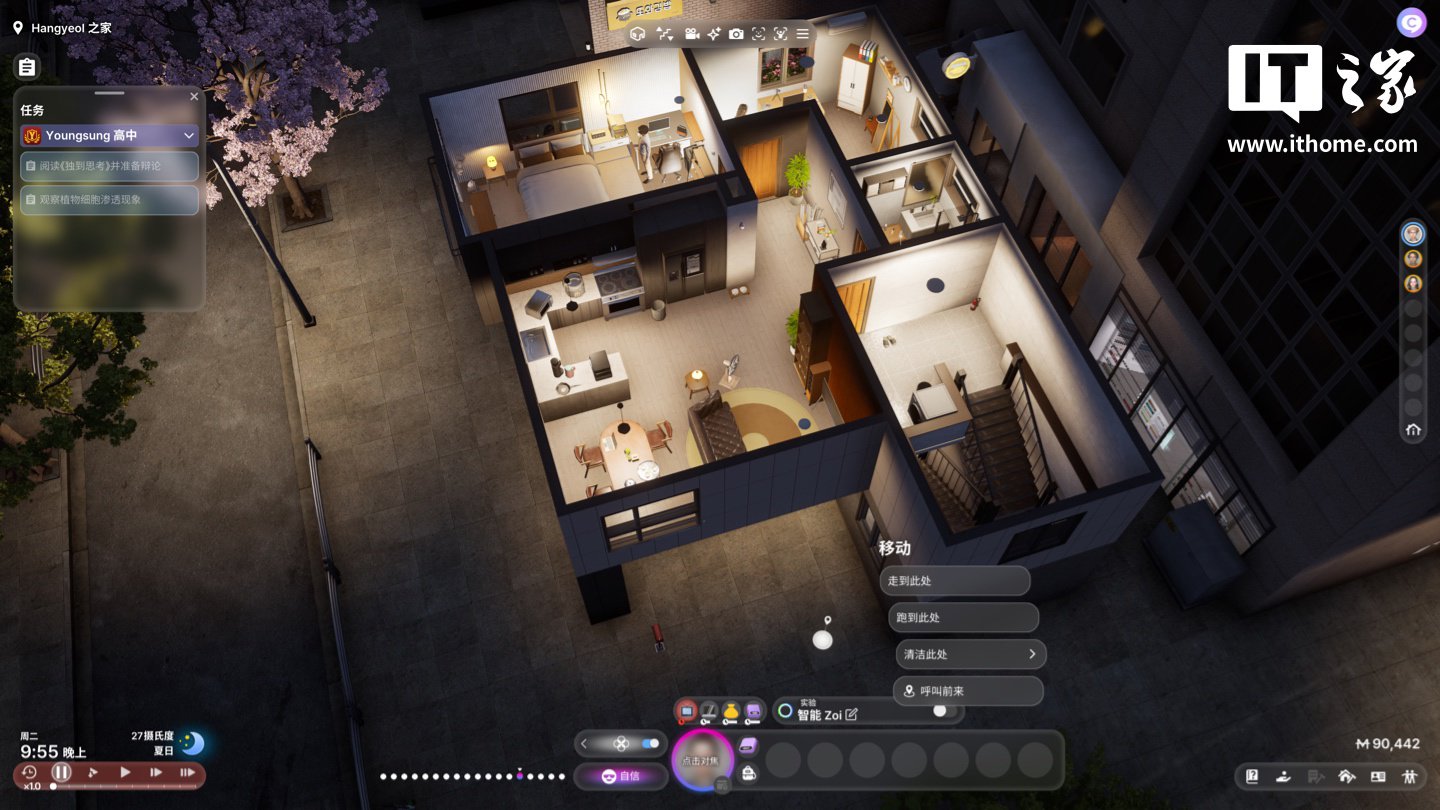Select the active Zoi portrait
Screen dimensions: 1440x810
coord(701,762)
